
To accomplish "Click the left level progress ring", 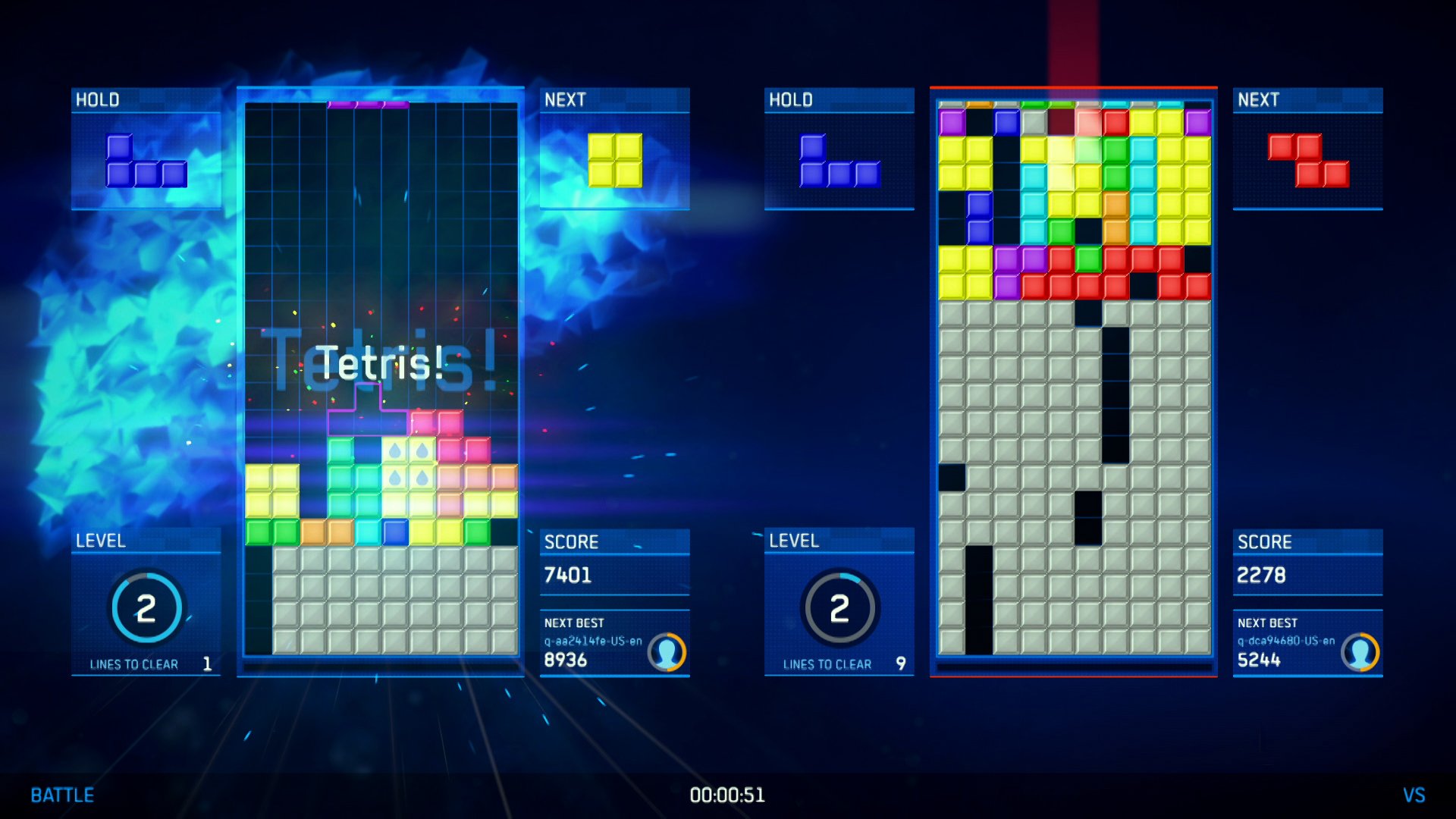I will coord(149,607).
